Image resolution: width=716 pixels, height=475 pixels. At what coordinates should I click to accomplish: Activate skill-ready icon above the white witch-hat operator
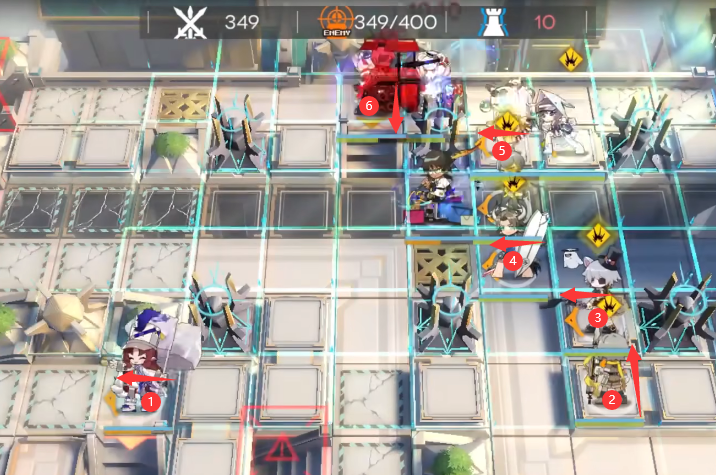click(570, 57)
